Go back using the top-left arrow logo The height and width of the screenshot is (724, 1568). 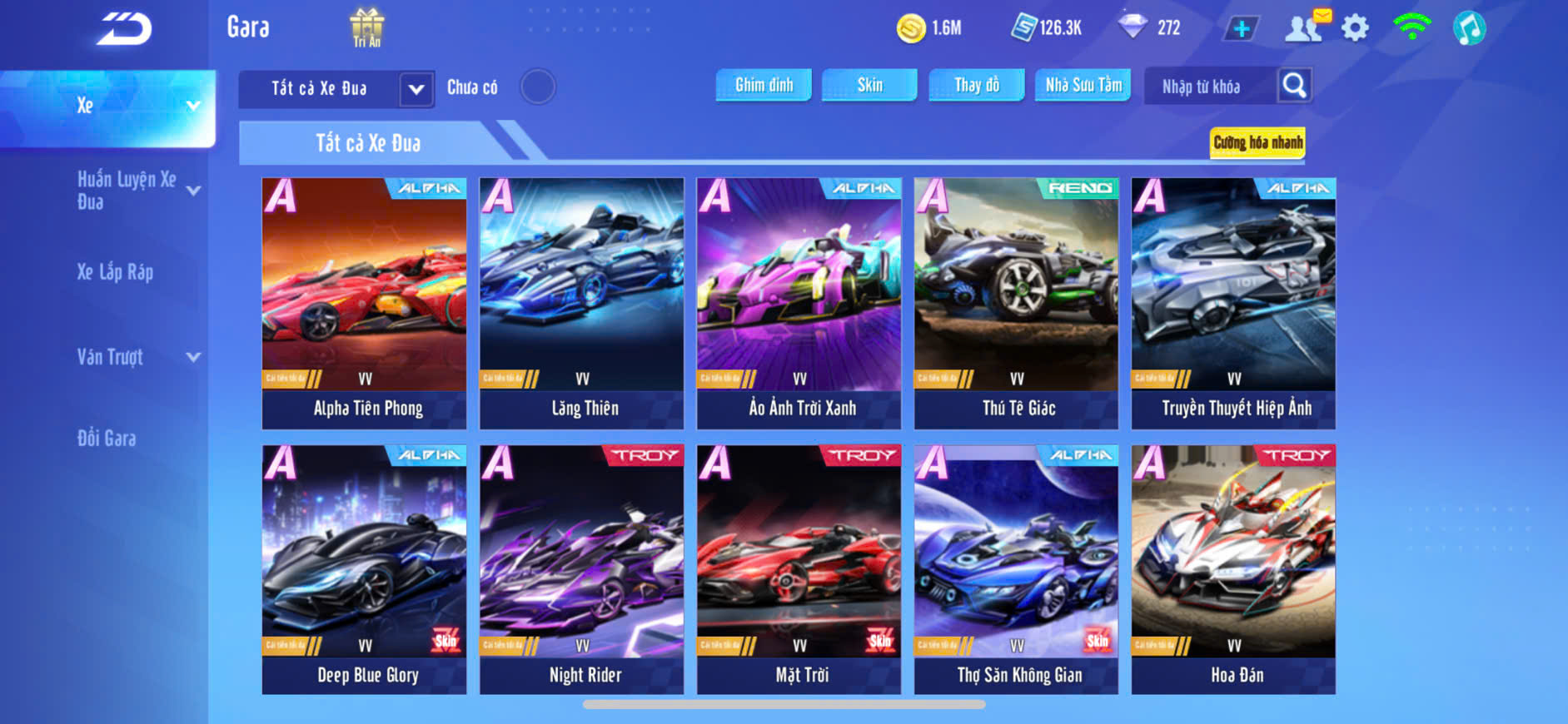click(124, 29)
